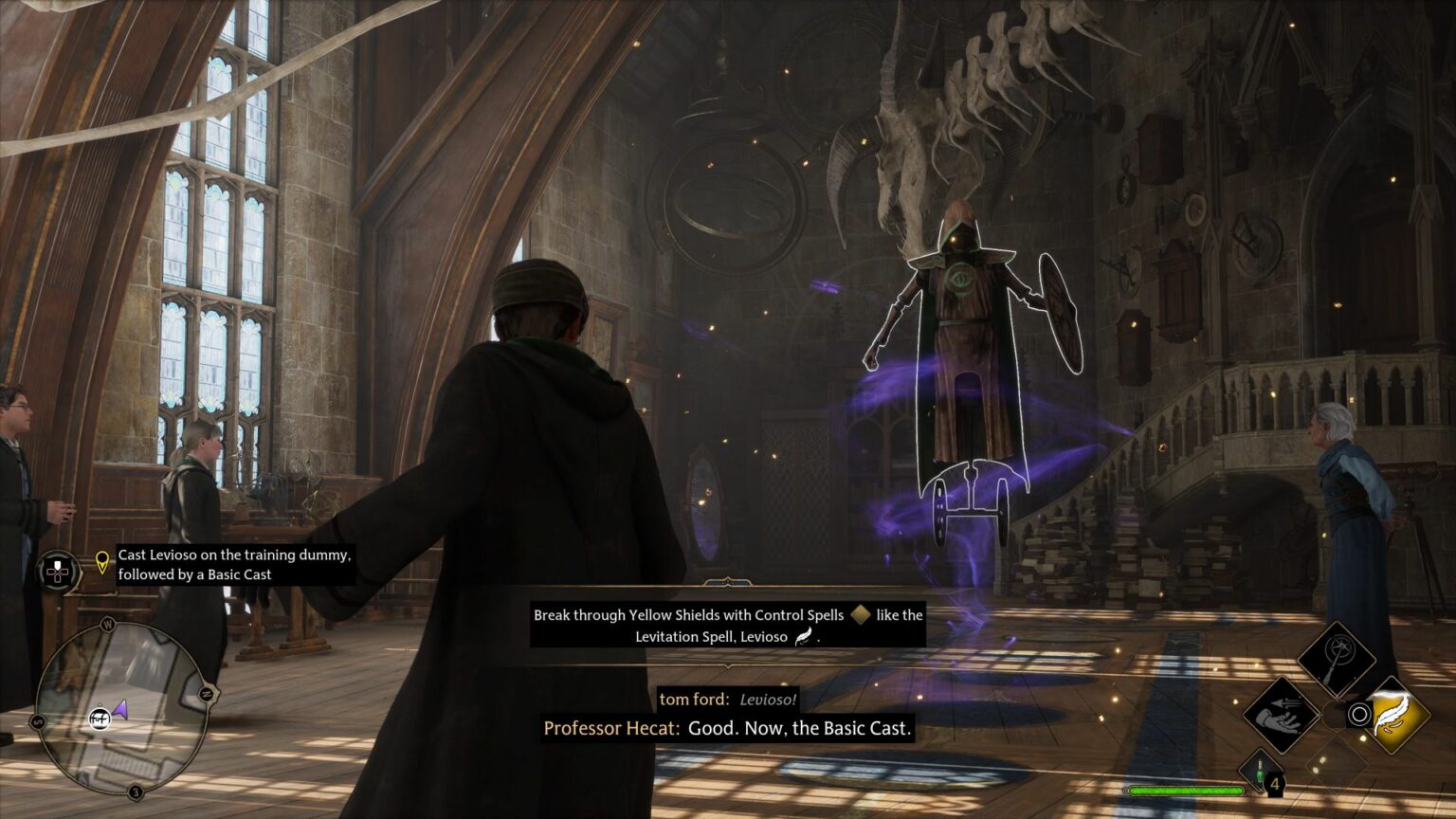Click the quest objective about casting Levioso
1456x819 pixels.
233,565
